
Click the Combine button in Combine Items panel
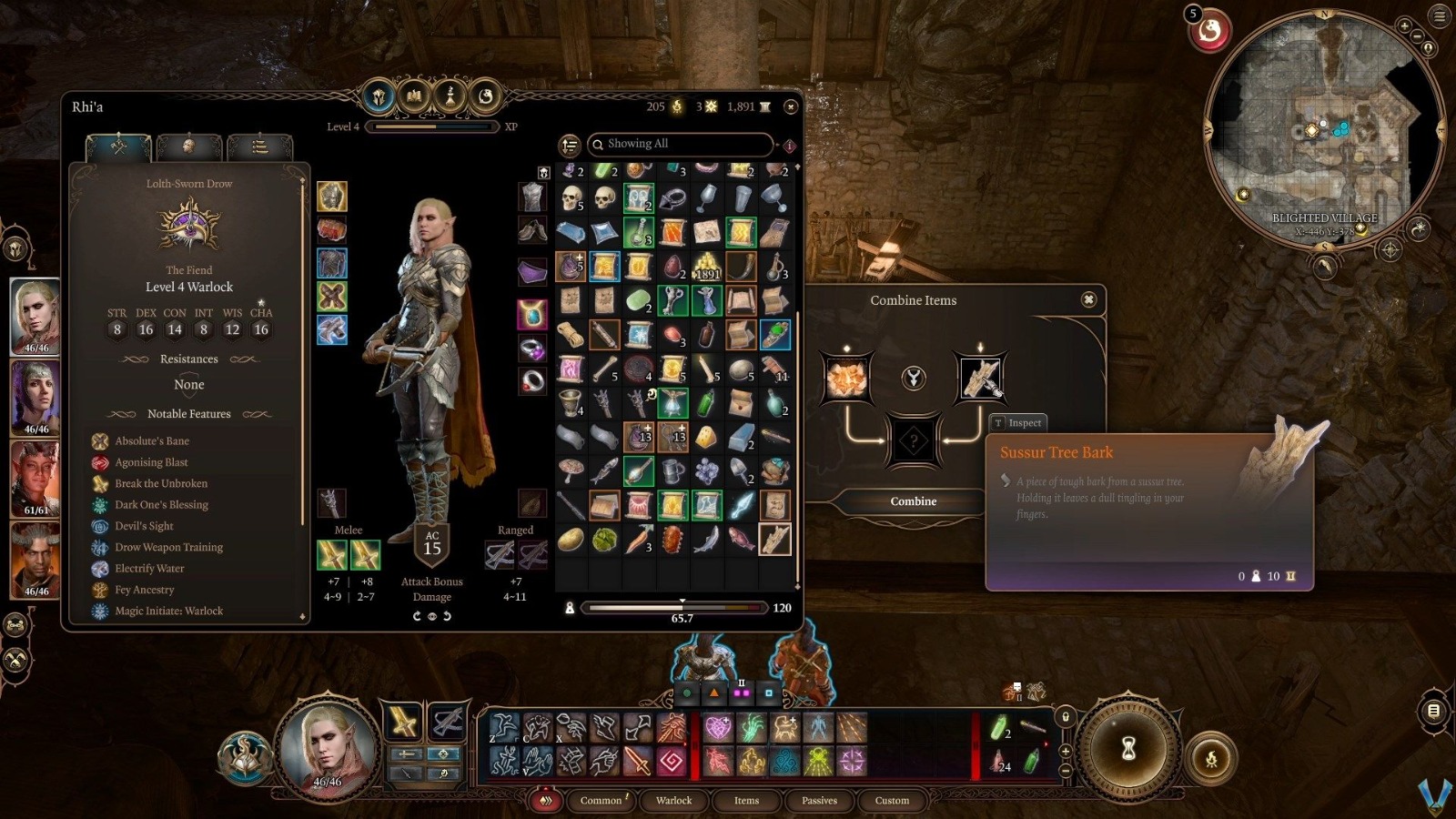point(912,501)
